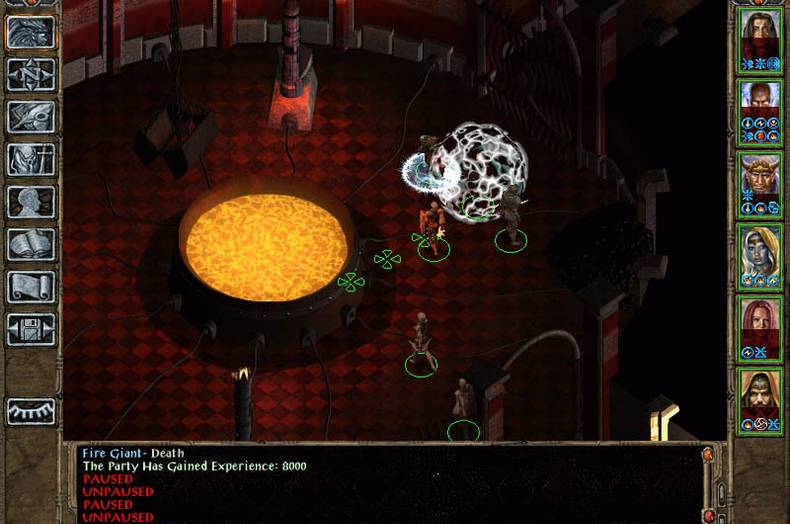Open the inventory screen button

pos(31,160)
